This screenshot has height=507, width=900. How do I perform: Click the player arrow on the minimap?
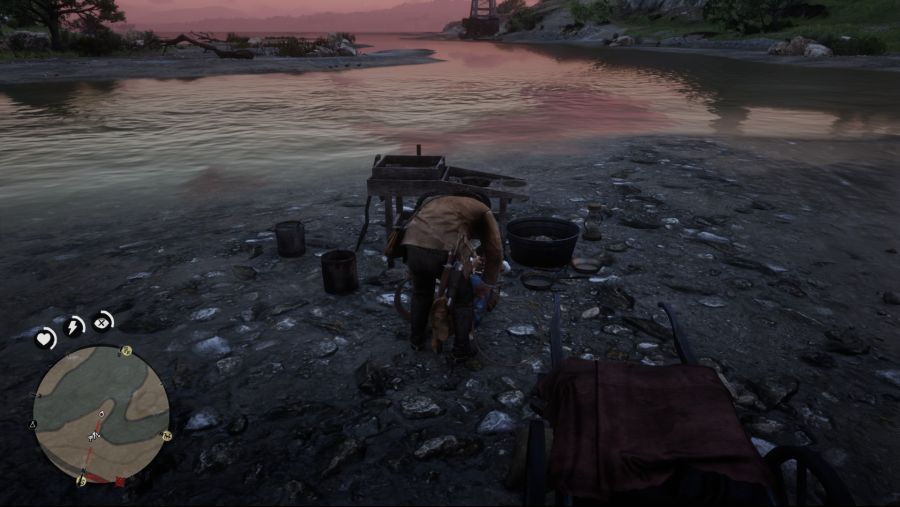94,435
